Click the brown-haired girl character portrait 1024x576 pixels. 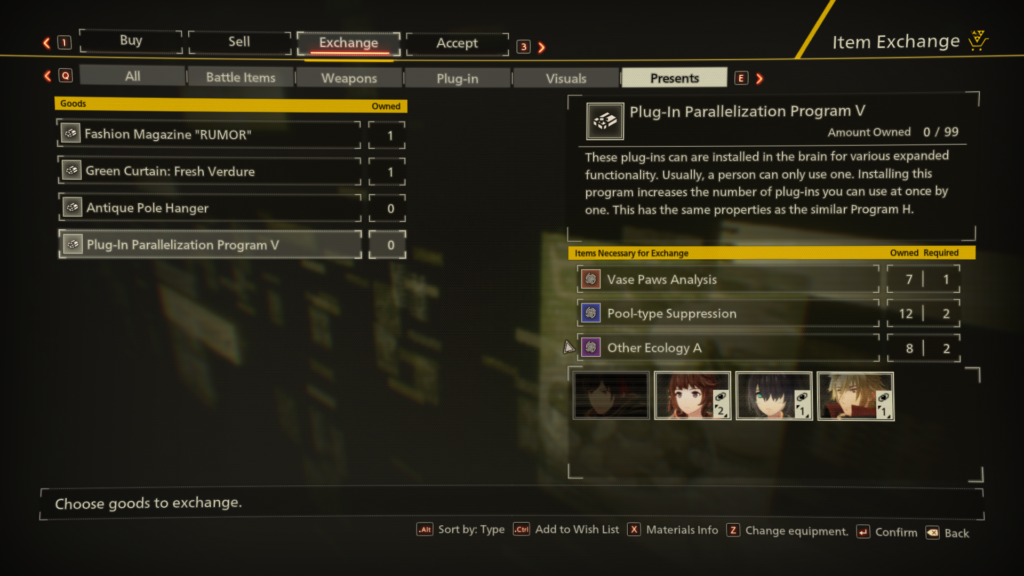(692, 396)
